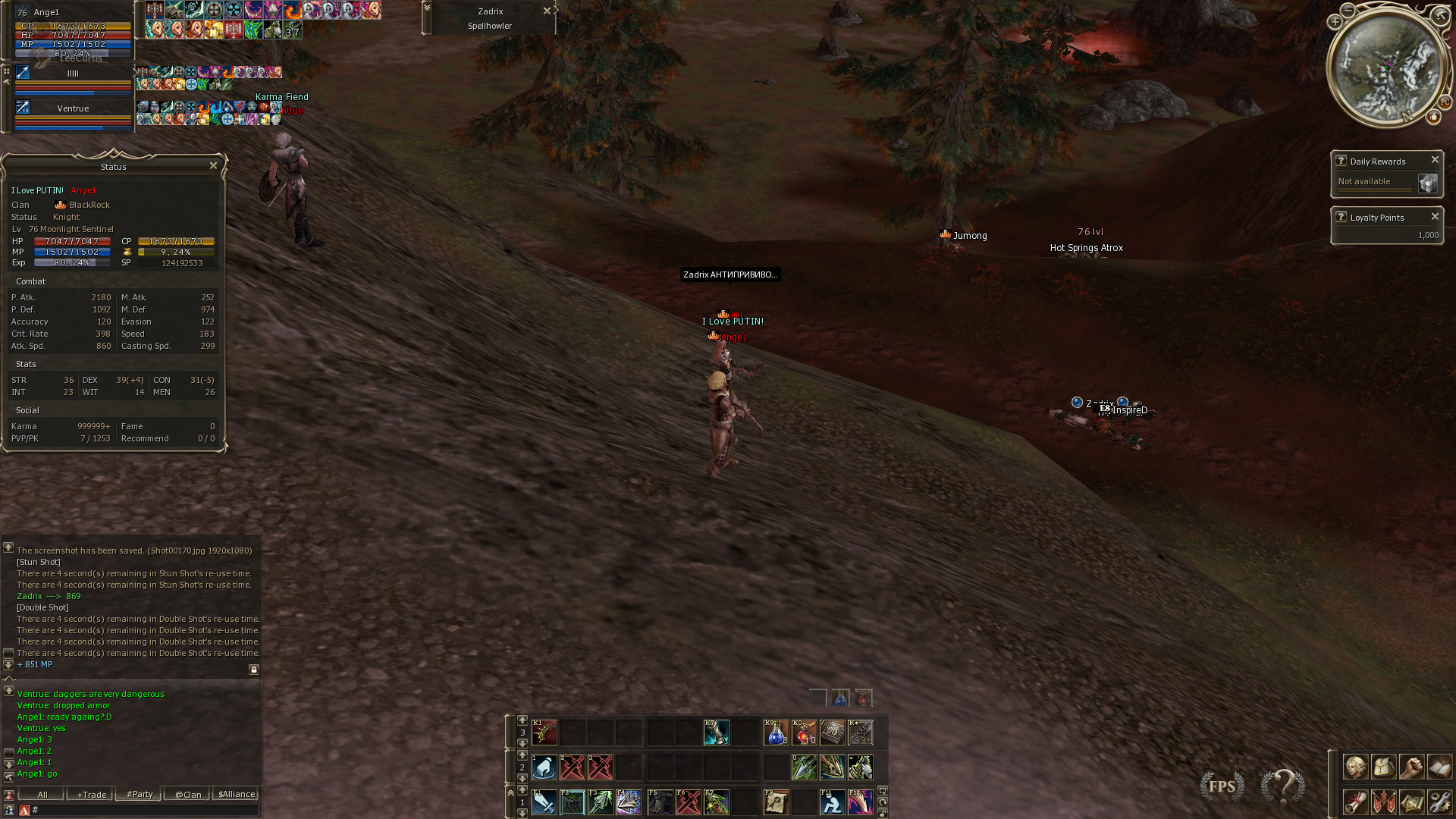This screenshot has height=819, width=1456.
Task: Activate the F1 sword attack skill
Action: pyautogui.click(x=544, y=802)
